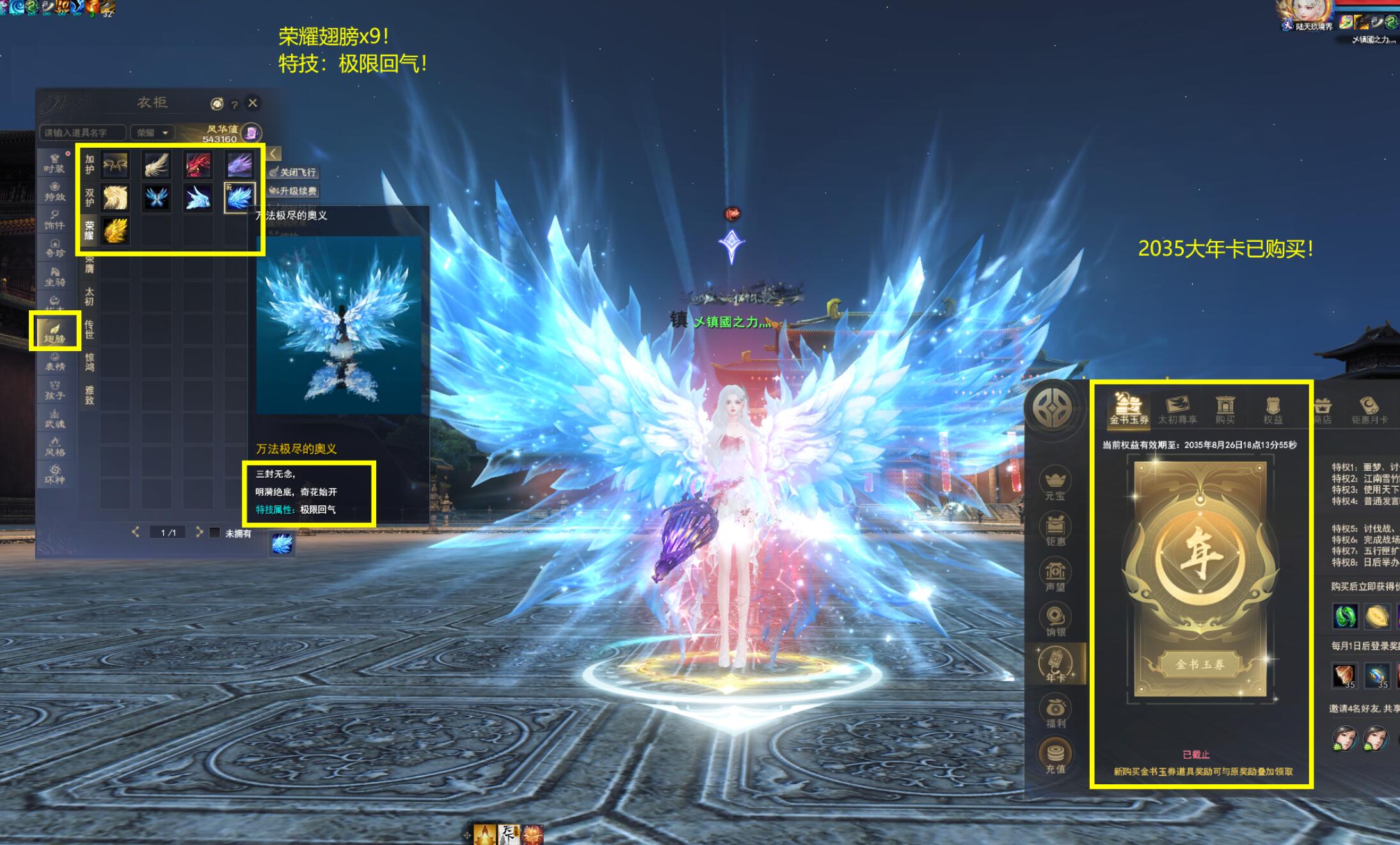
Task: Click the 关闭飞行 button
Action: tap(293, 172)
